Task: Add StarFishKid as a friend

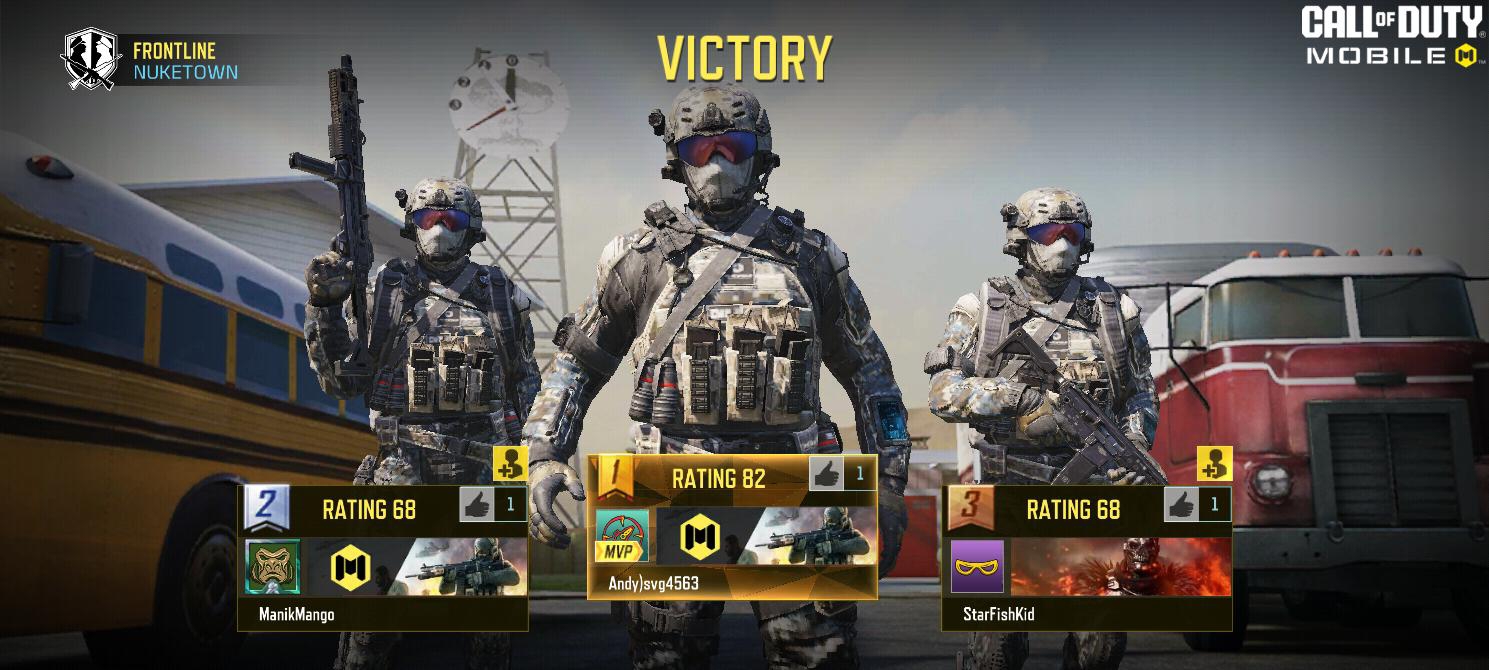Action: click(x=1214, y=464)
